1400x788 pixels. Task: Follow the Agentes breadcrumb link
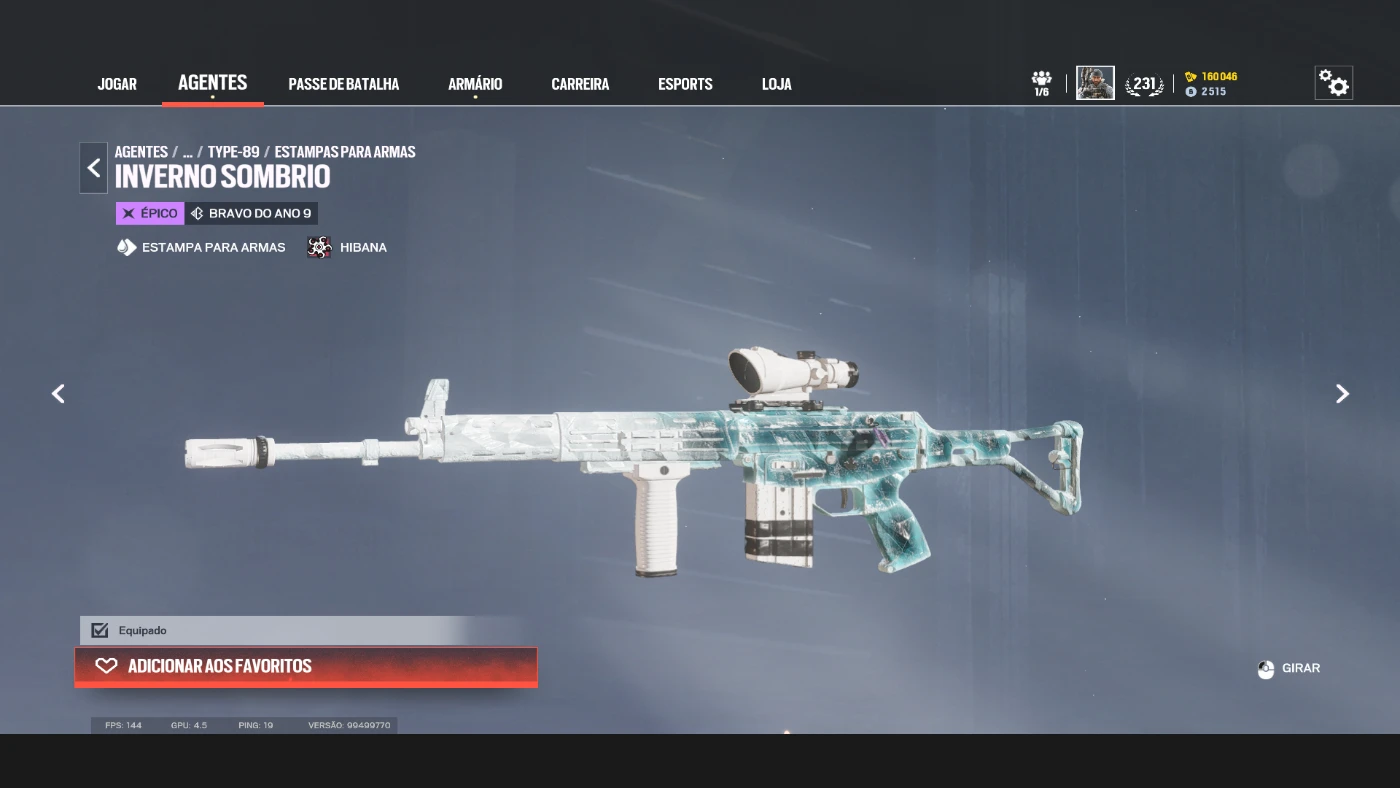pyautogui.click(x=141, y=152)
